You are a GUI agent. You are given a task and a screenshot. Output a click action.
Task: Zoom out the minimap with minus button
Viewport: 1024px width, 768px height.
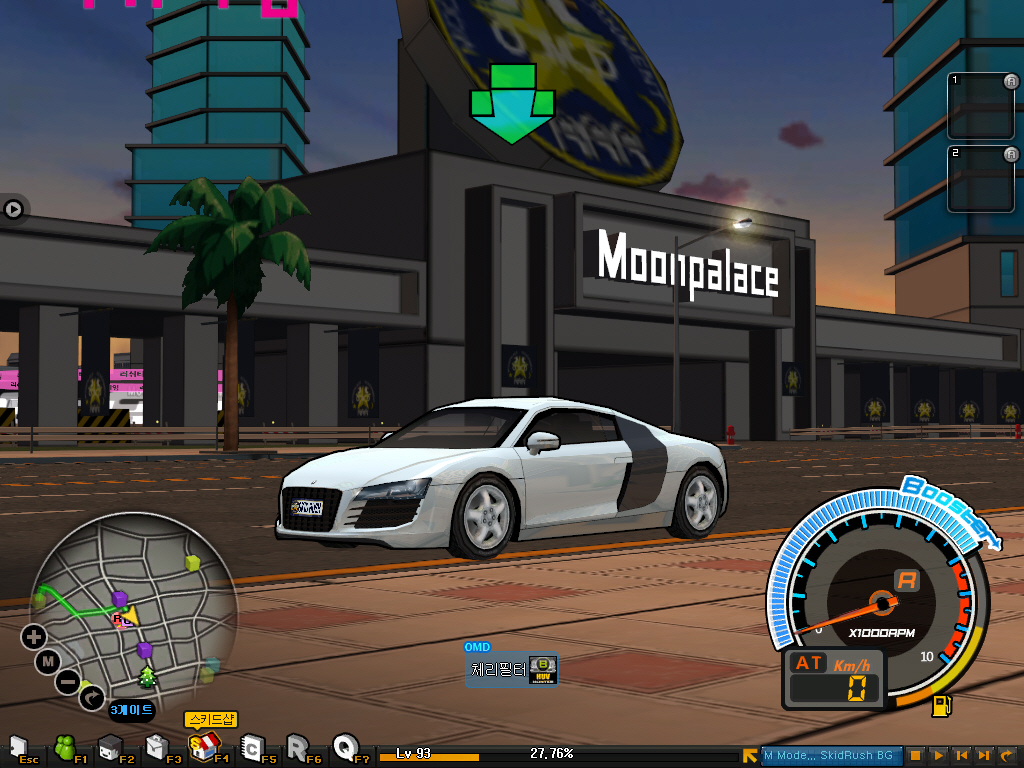(67, 683)
